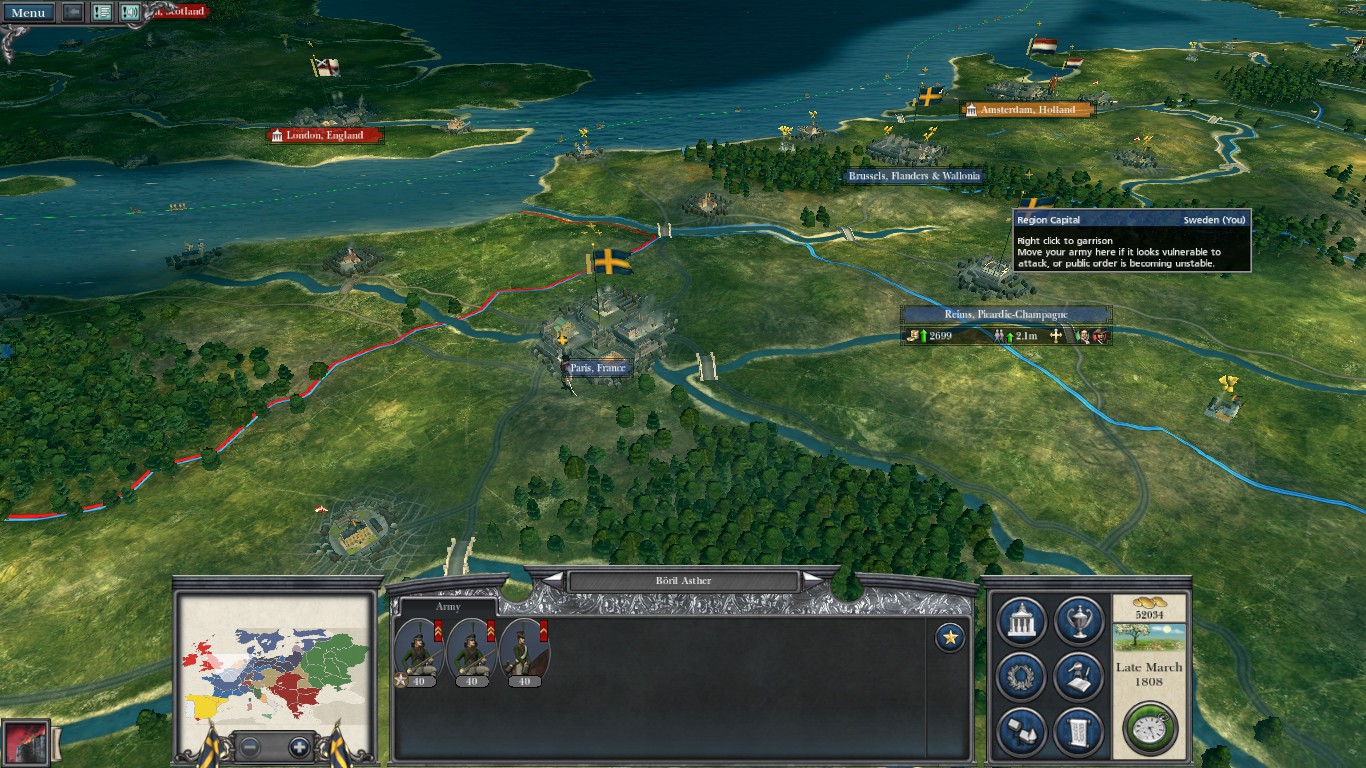Switch to the Army tab
1366x768 pixels.
pyautogui.click(x=448, y=606)
